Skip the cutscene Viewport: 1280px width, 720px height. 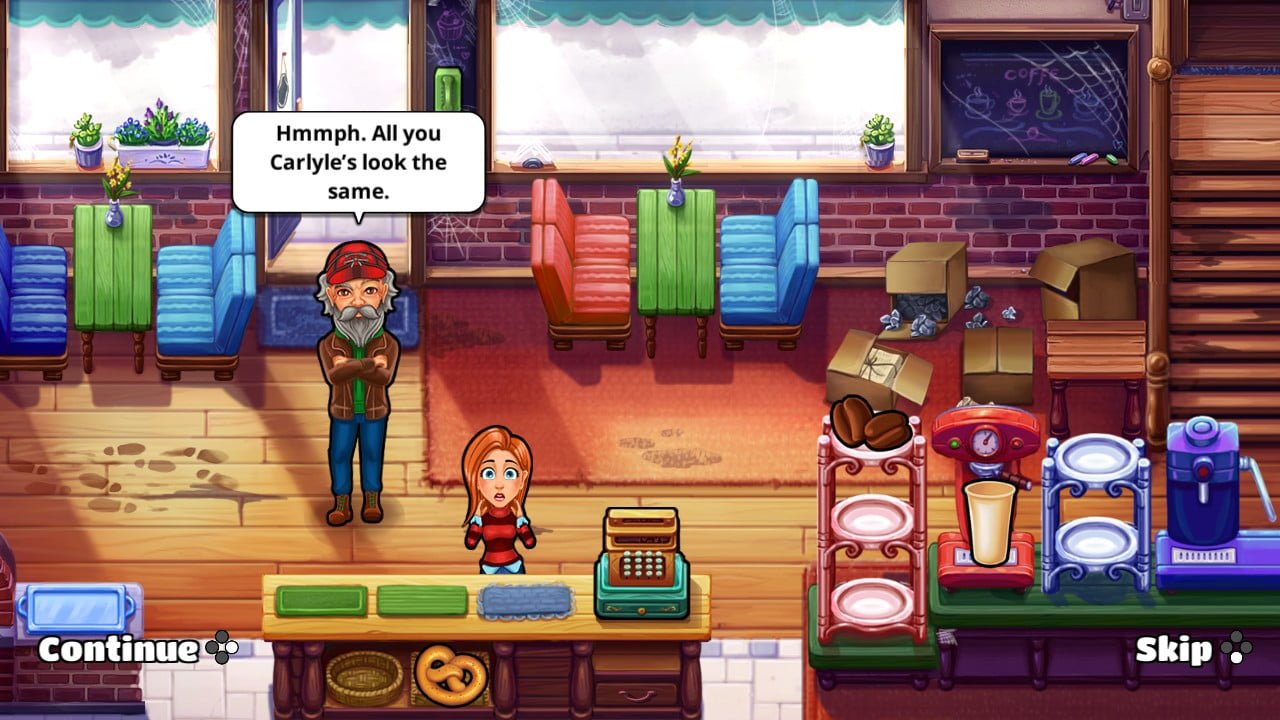pyautogui.click(x=1174, y=650)
